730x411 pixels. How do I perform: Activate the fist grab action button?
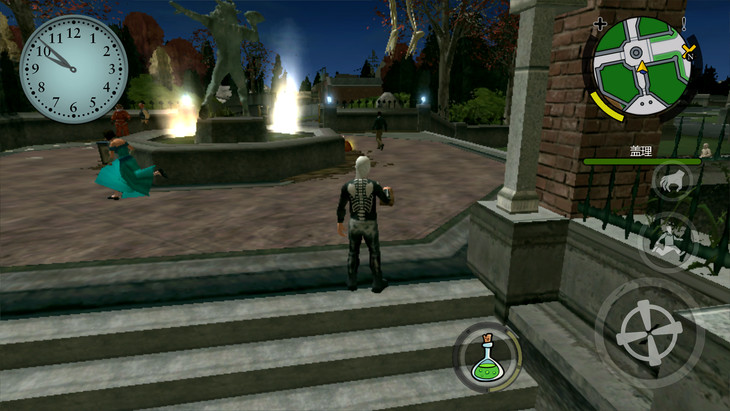(x=669, y=182)
